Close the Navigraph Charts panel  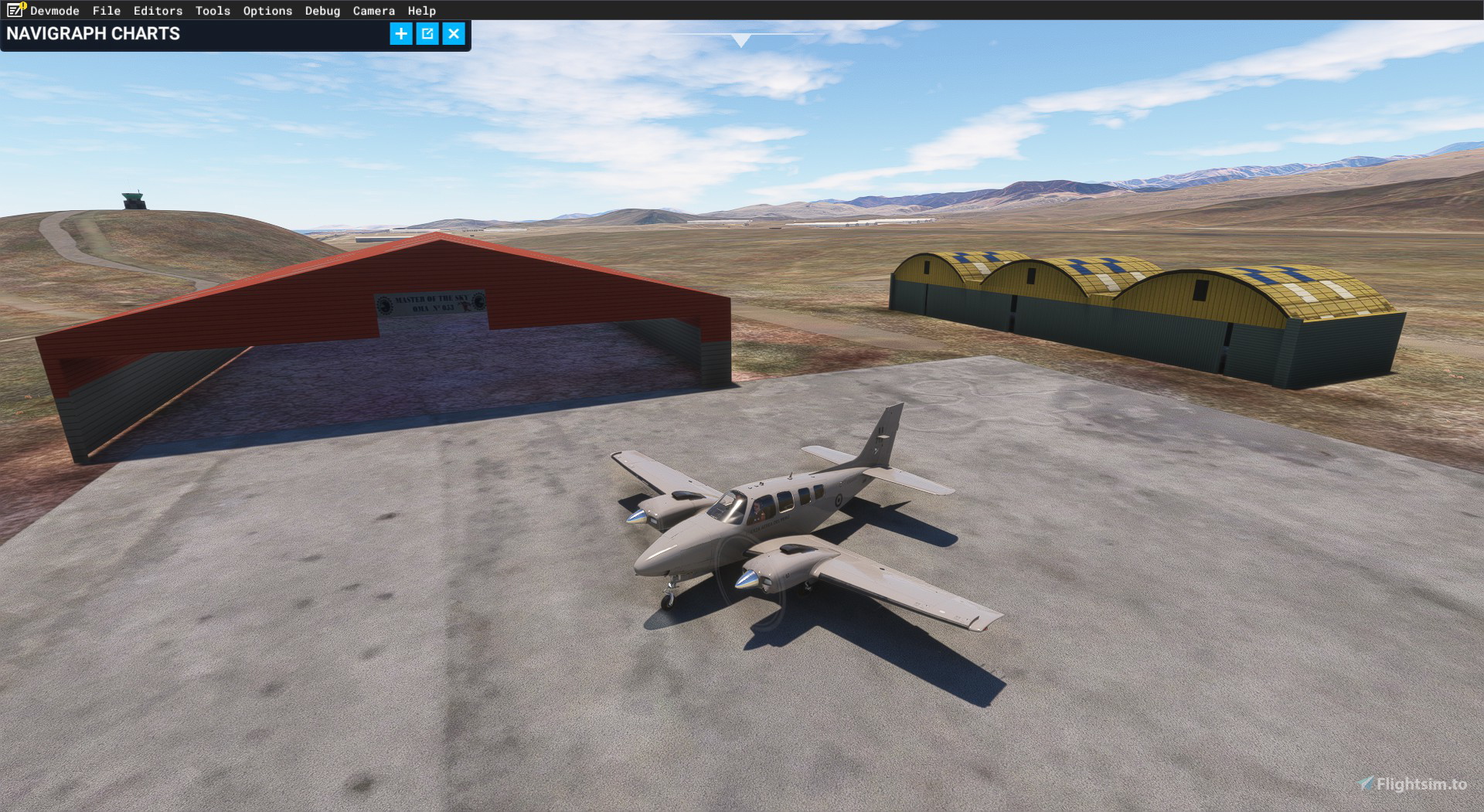pyautogui.click(x=454, y=34)
